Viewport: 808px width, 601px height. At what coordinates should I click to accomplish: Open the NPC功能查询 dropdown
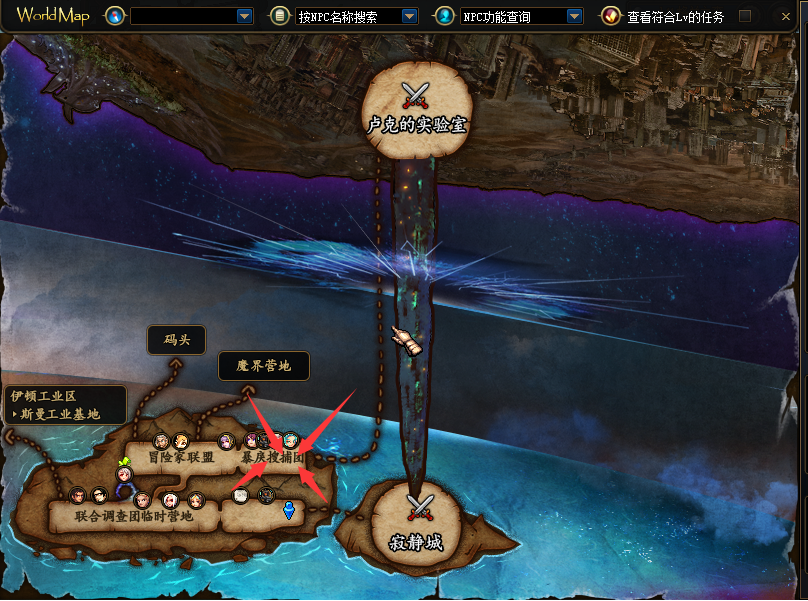click(x=574, y=16)
